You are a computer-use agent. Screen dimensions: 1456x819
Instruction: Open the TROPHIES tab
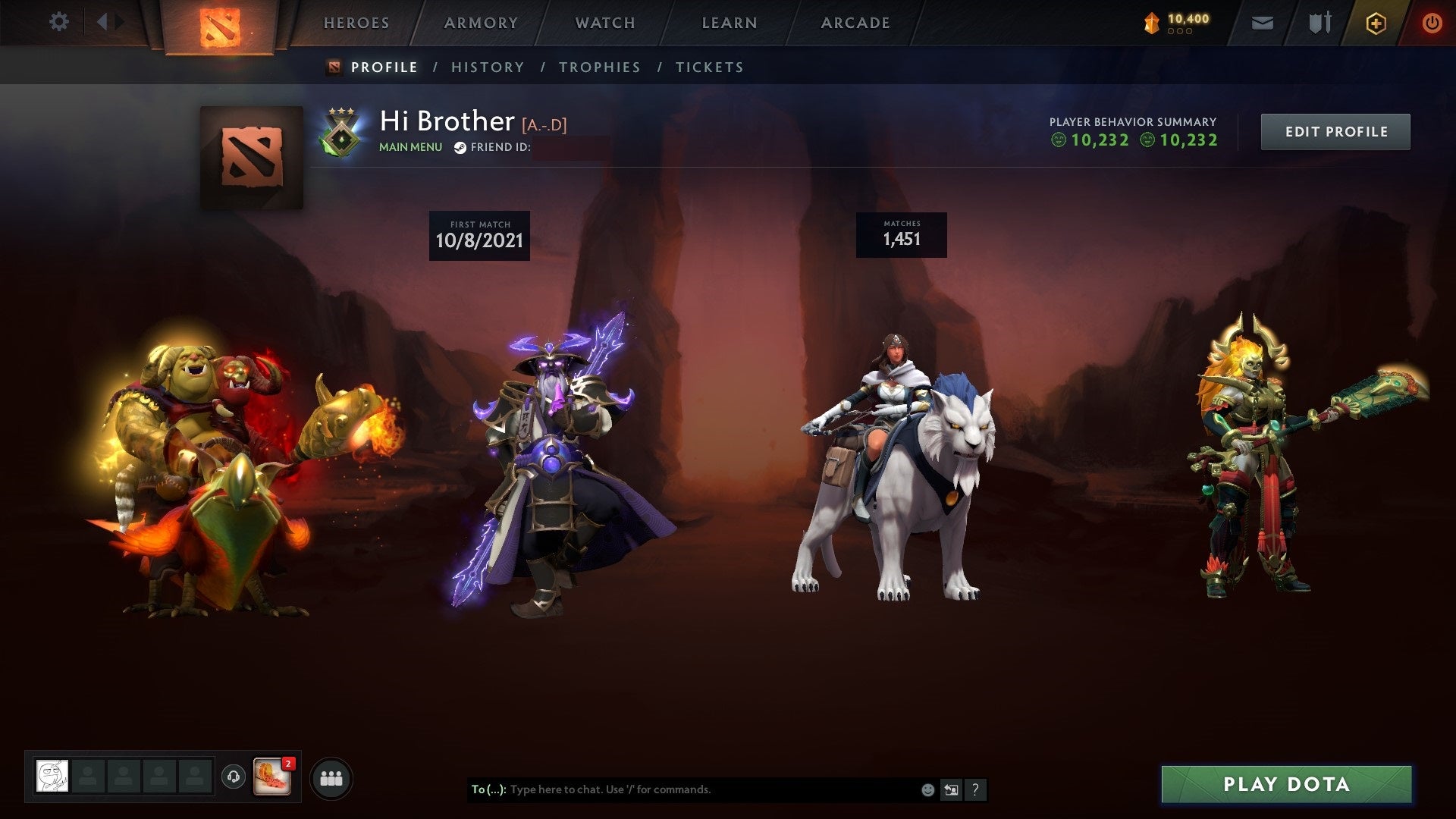point(599,67)
